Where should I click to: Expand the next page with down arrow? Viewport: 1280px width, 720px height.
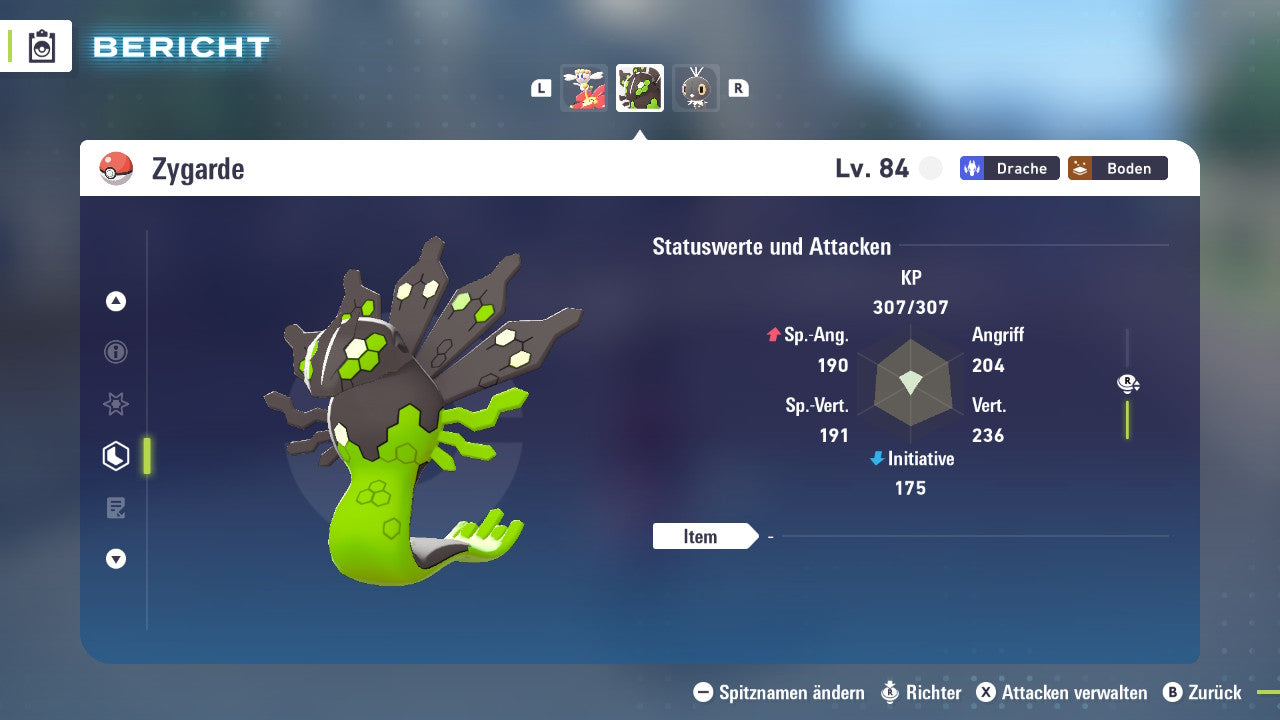(115, 559)
